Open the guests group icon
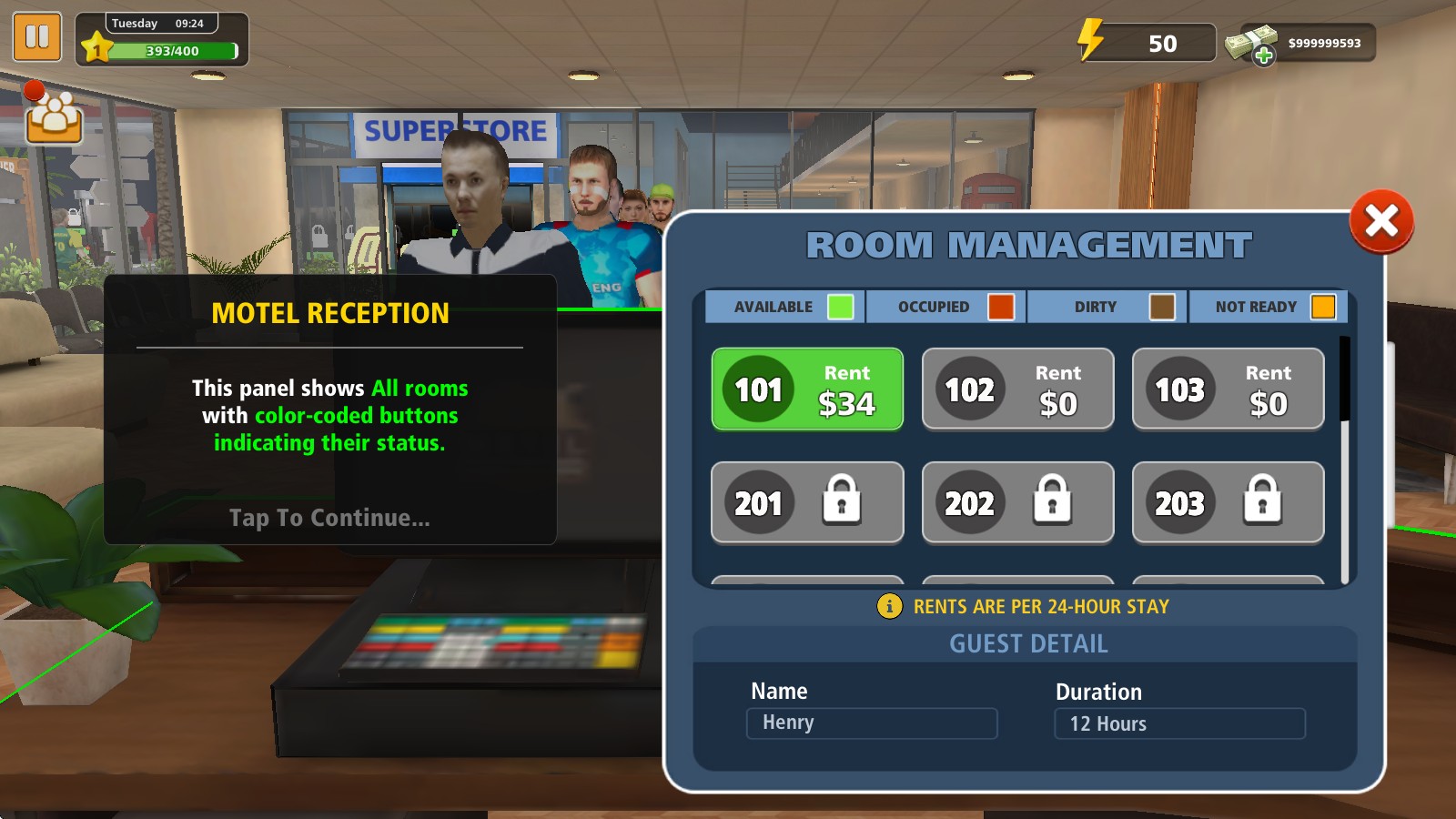The image size is (1456, 819). coord(54,116)
